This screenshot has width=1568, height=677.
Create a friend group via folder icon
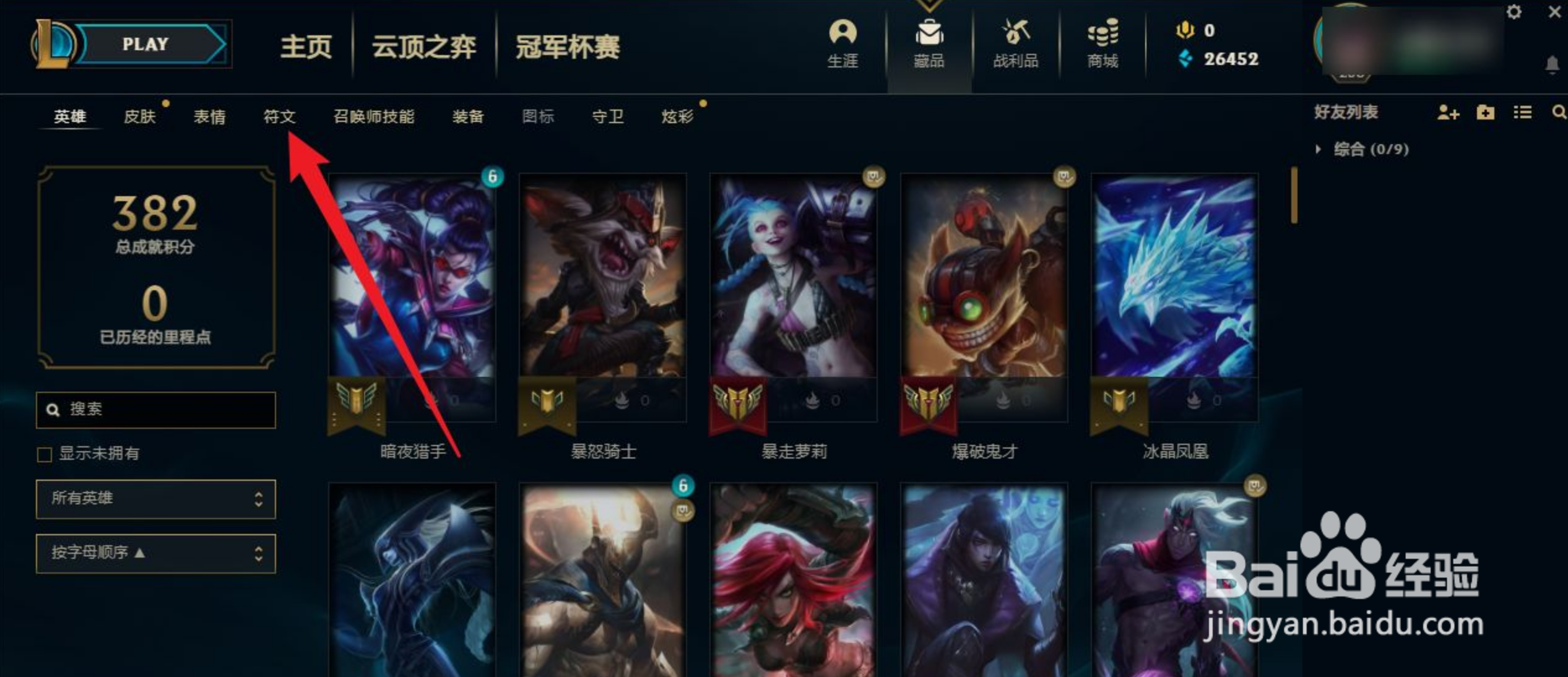(1484, 113)
